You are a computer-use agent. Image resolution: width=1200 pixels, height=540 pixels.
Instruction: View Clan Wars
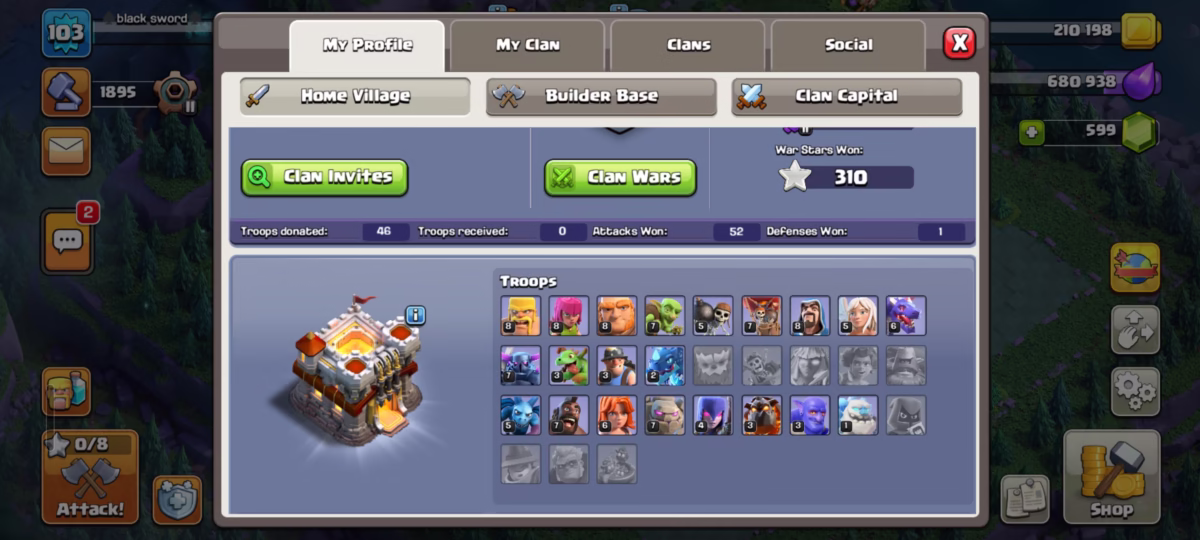point(620,177)
